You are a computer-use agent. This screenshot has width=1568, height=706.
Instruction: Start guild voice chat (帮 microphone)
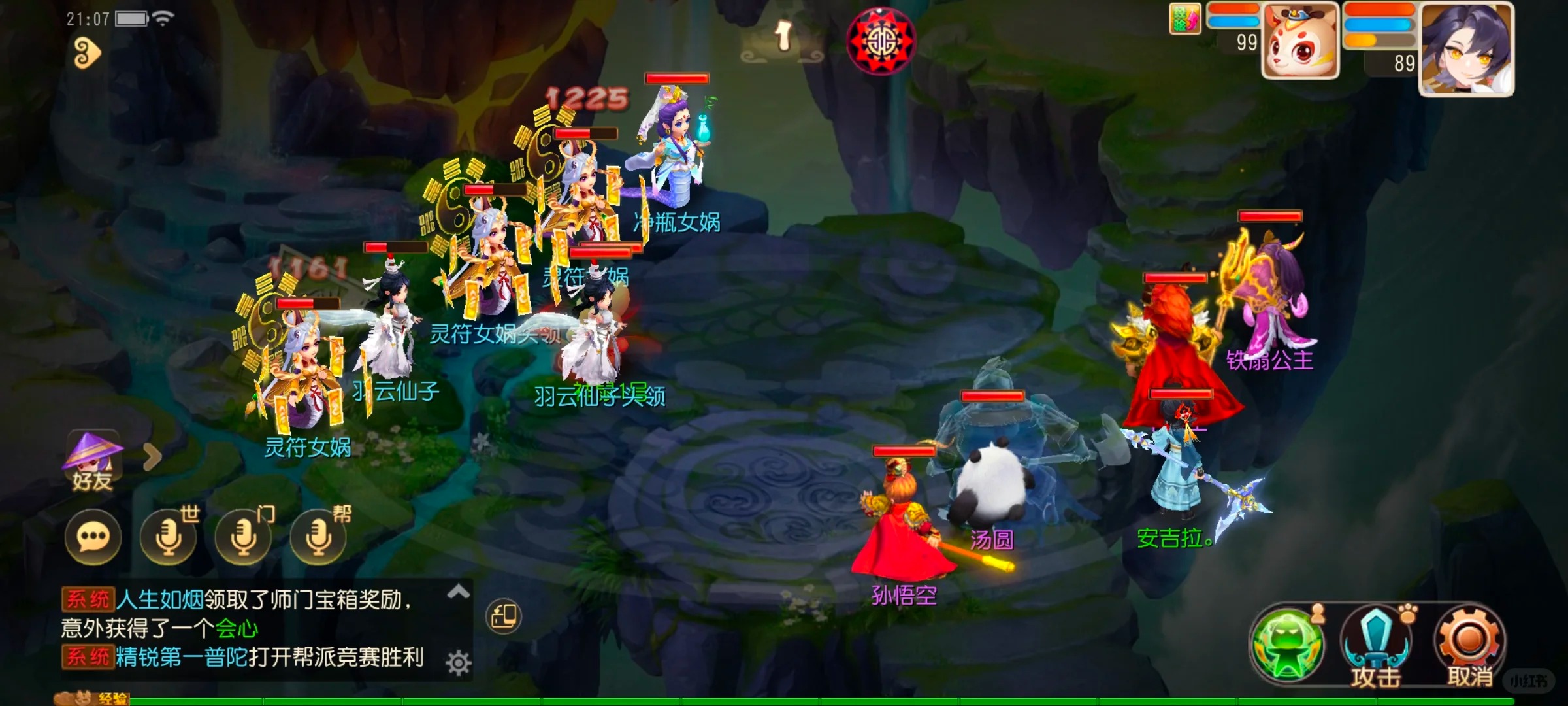pyautogui.click(x=319, y=537)
